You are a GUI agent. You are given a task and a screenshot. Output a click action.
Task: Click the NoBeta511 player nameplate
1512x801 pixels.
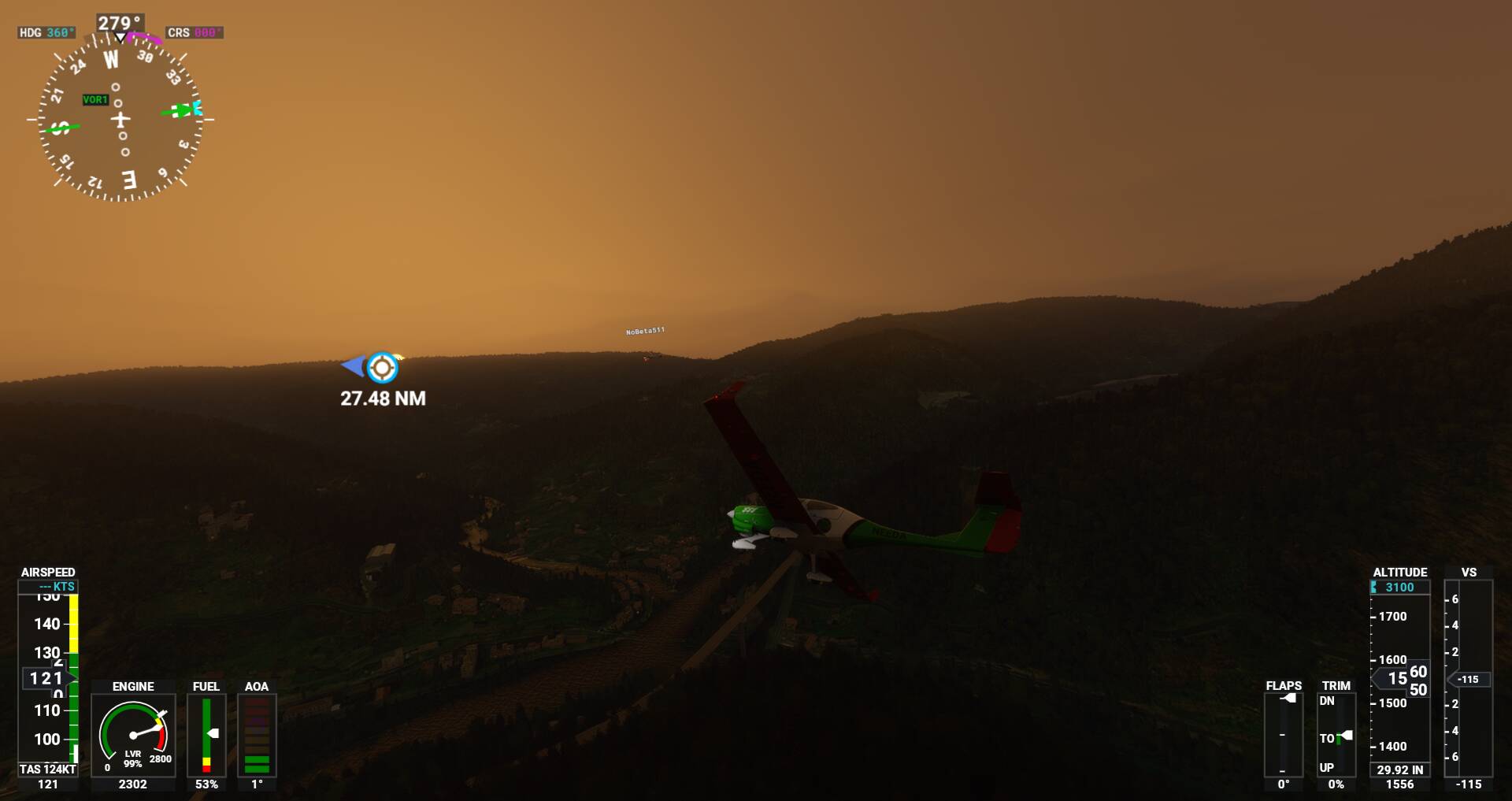click(x=645, y=331)
